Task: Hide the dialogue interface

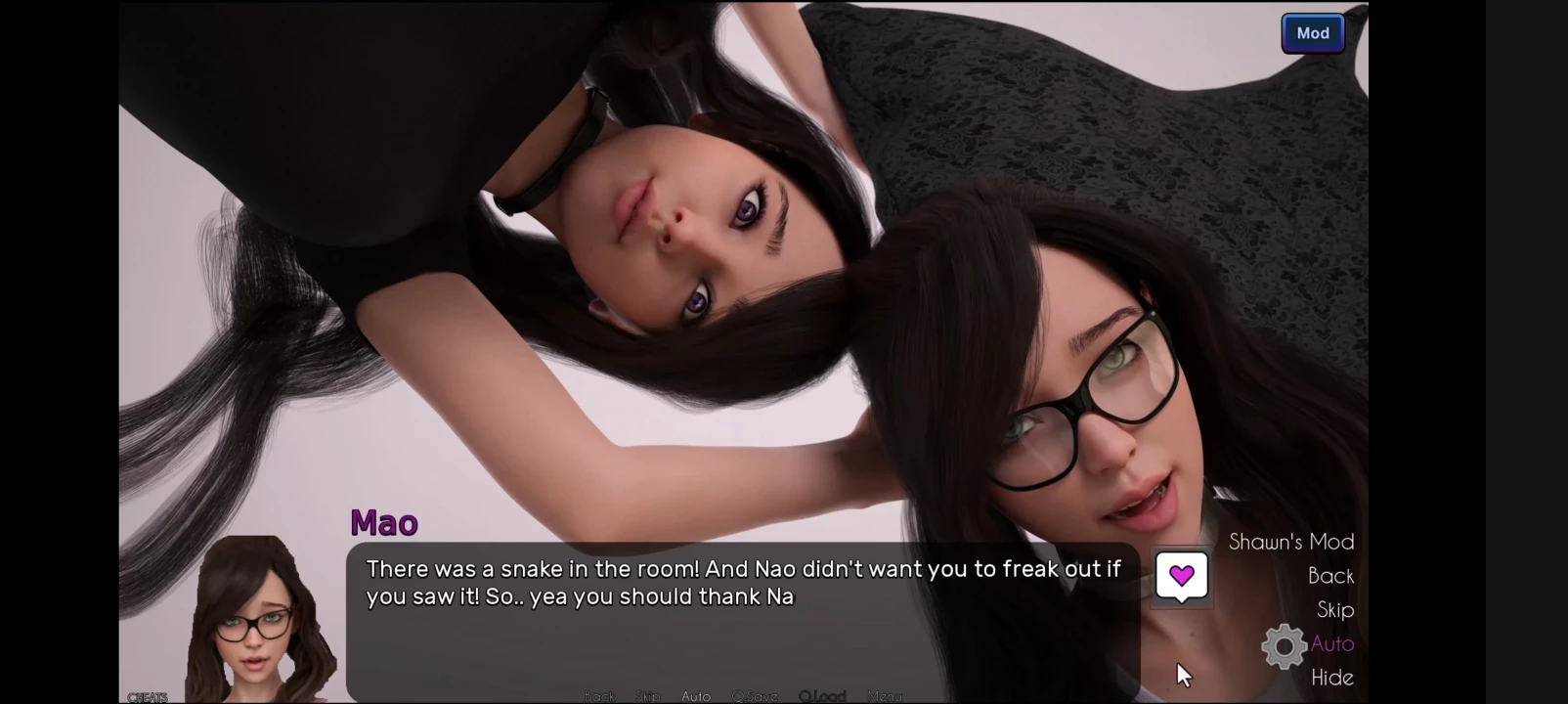Action: coord(1331,678)
